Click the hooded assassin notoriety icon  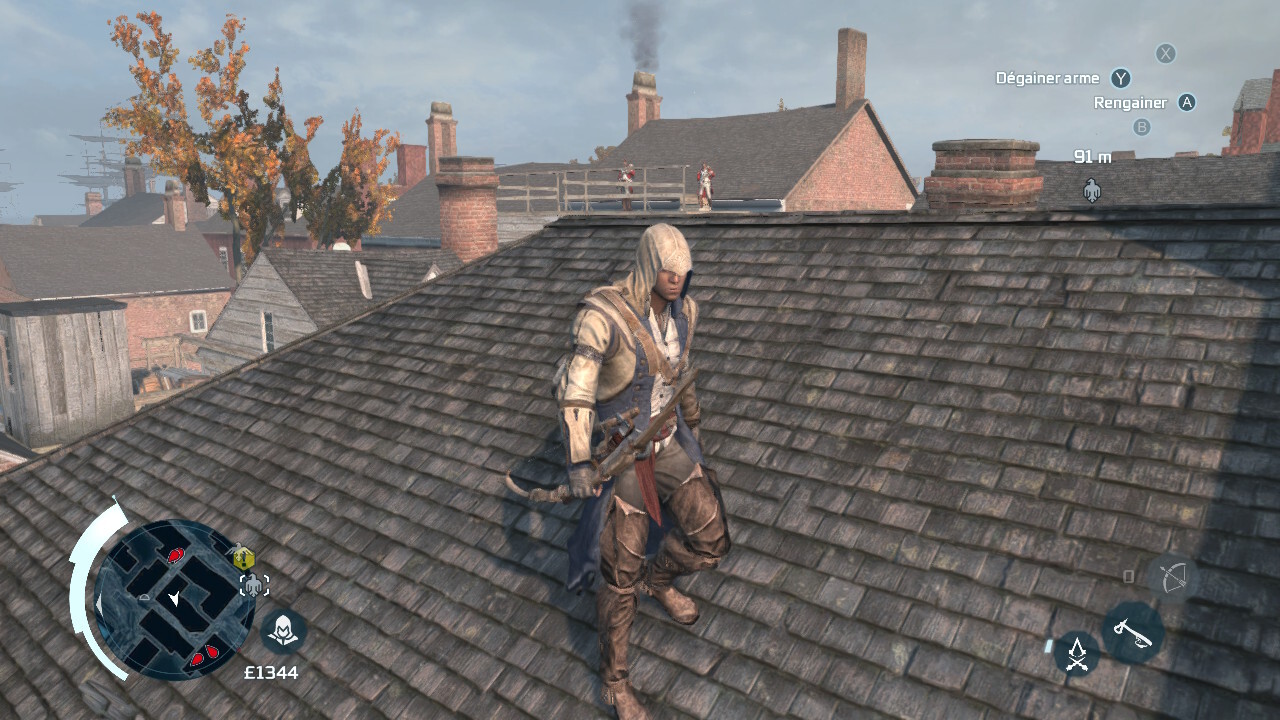pos(283,632)
